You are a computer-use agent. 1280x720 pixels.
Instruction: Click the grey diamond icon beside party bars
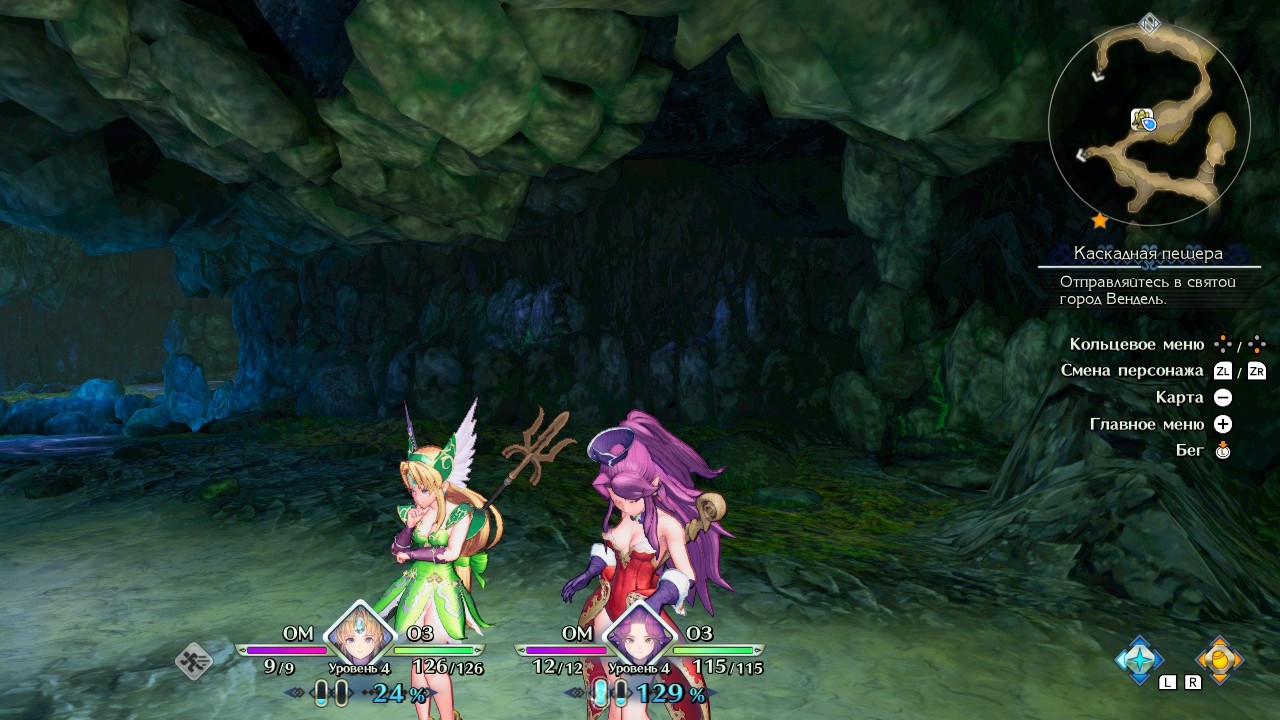195,660
